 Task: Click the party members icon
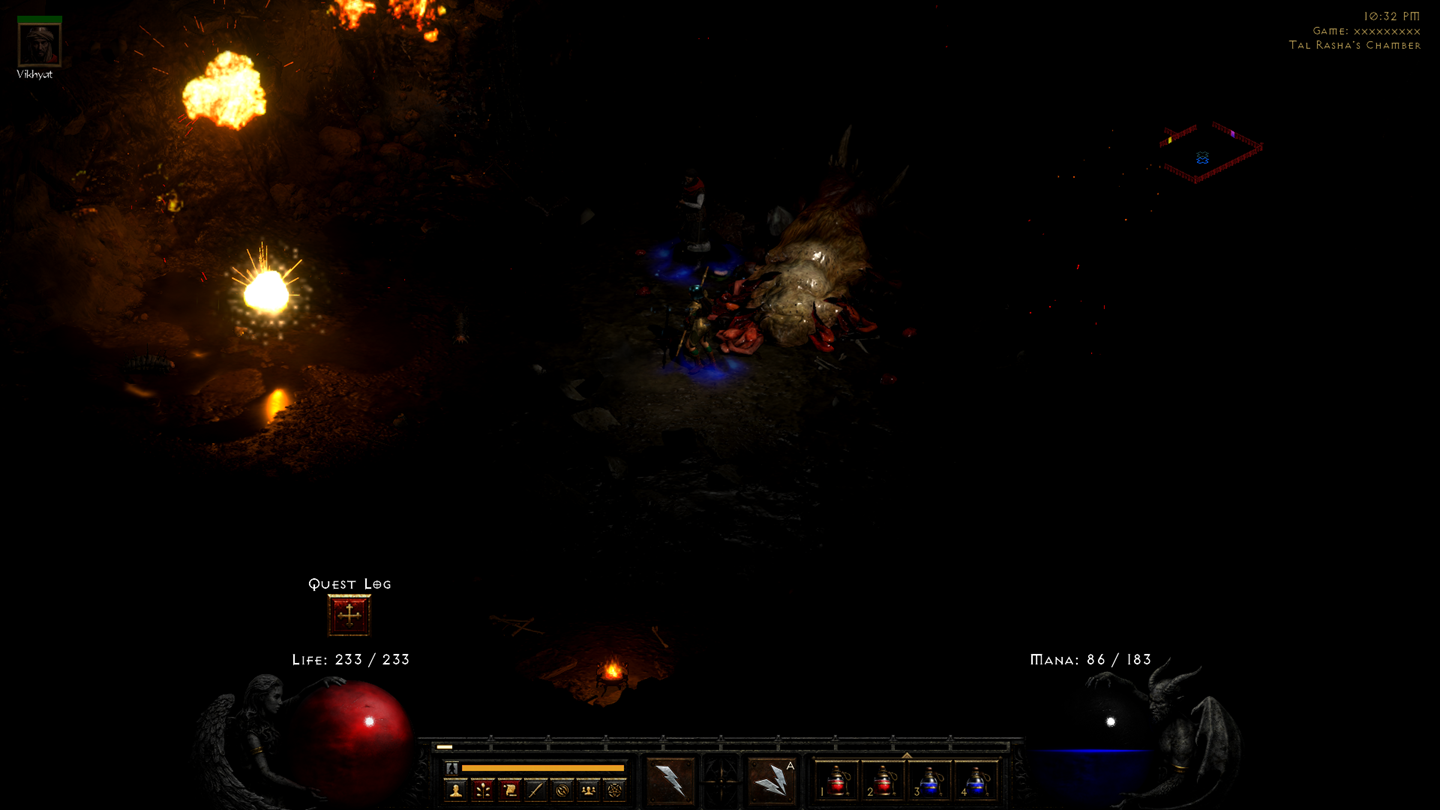(588, 790)
